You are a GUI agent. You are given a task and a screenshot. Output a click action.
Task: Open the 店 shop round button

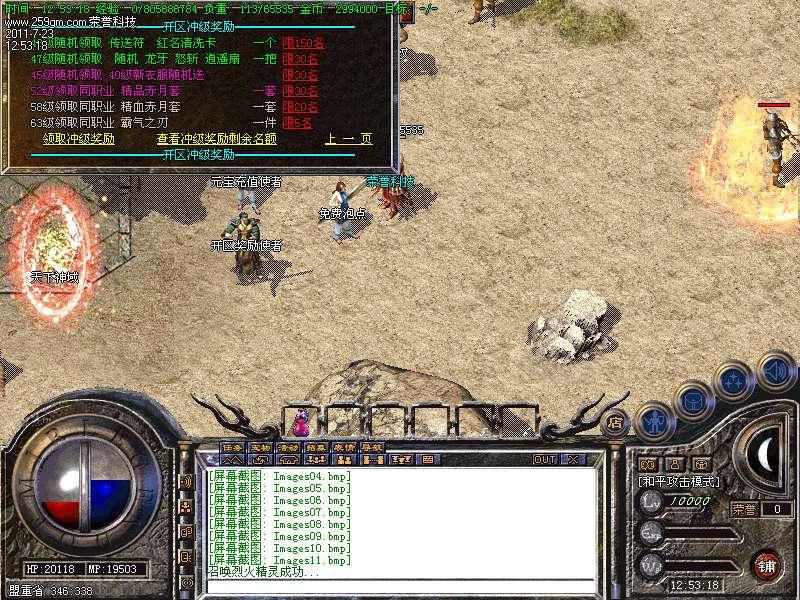pyautogui.click(x=615, y=421)
